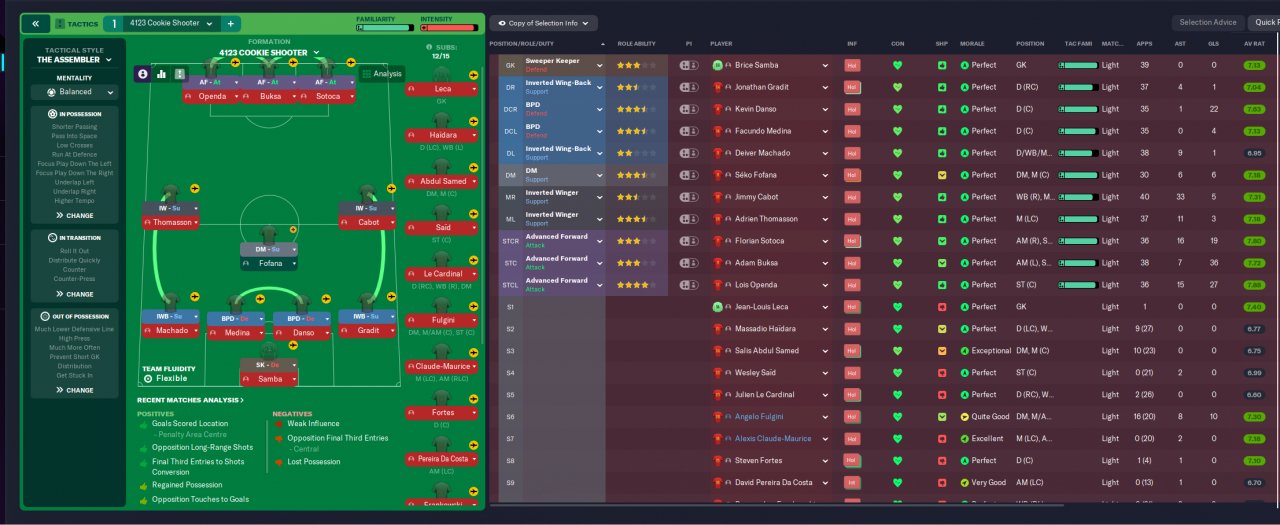The image size is (1280, 525).
Task: Click Change under In Transition instructions
Action: point(75,294)
